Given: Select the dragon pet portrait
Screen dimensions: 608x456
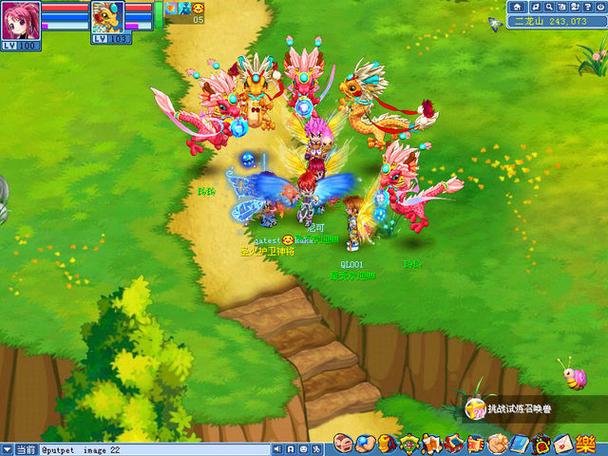Looking at the screenshot, I should (x=107, y=16).
